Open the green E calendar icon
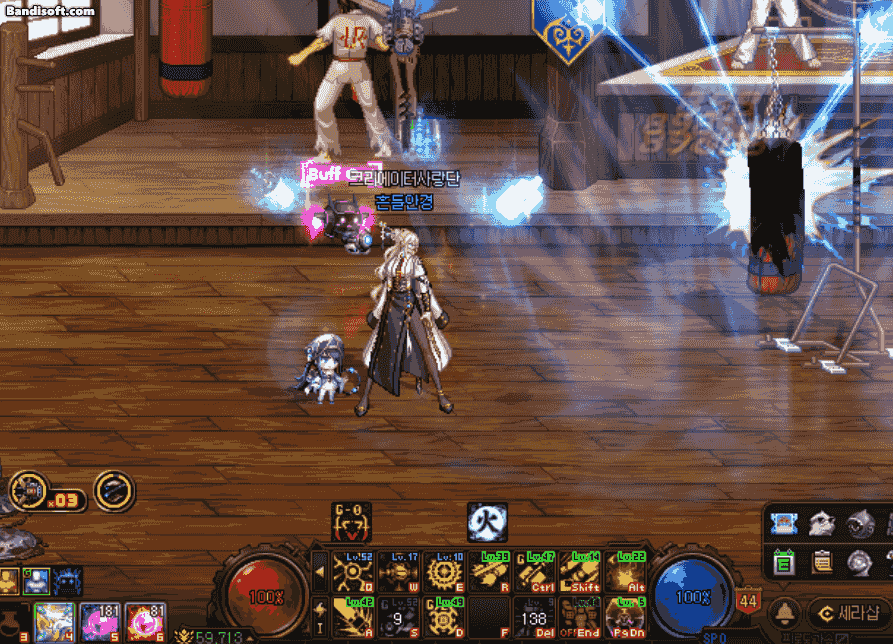Viewport: 893px width, 644px height. point(785,563)
